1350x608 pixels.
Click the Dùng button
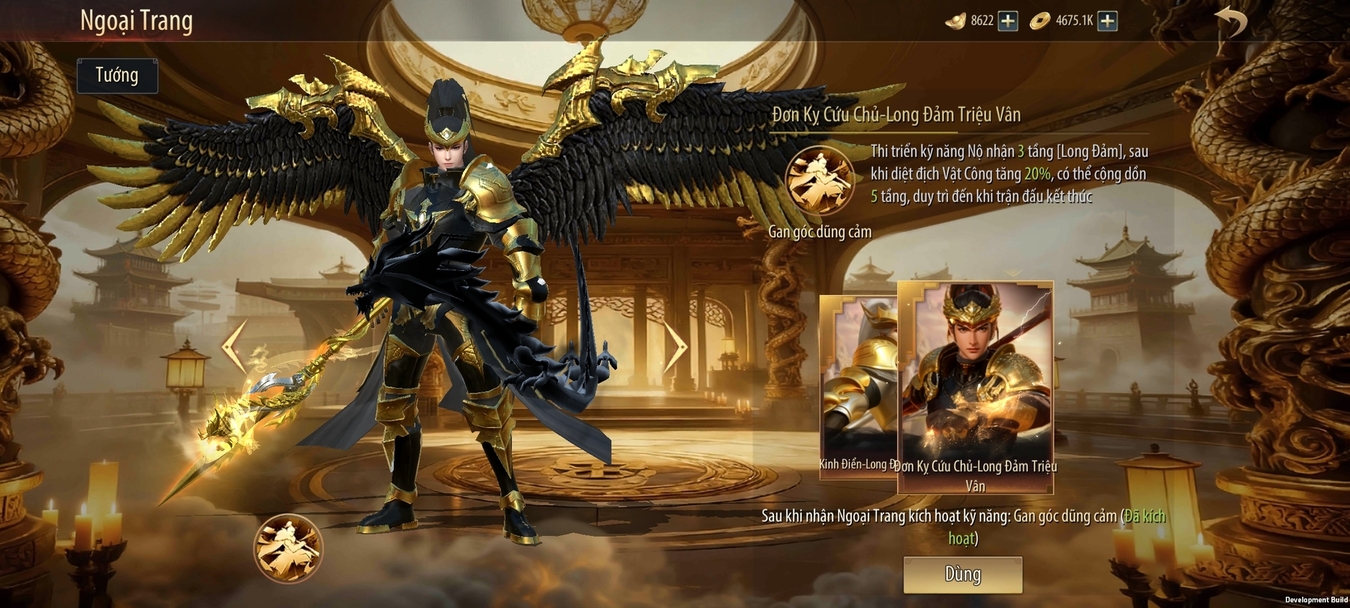click(962, 575)
